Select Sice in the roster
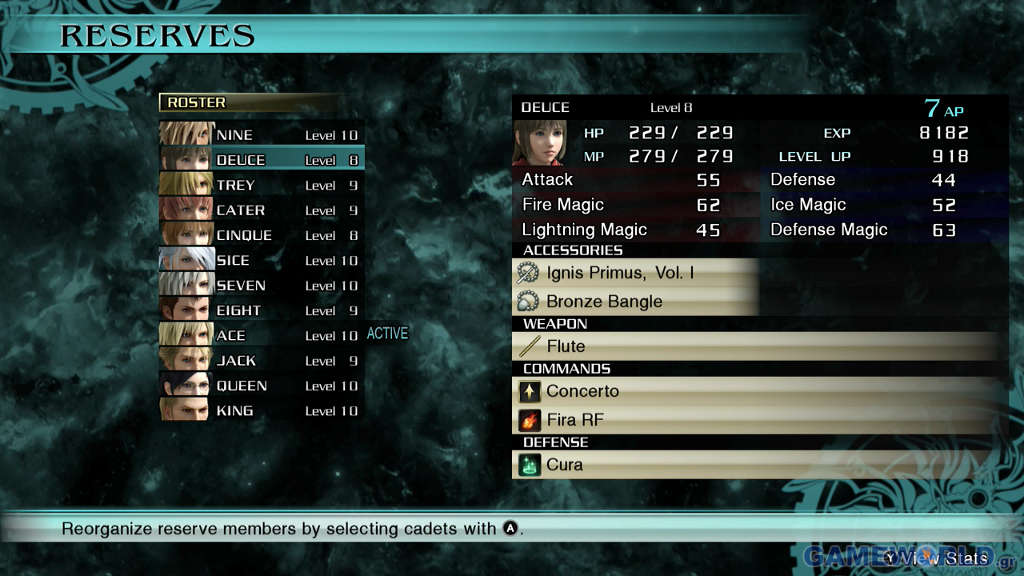Image resolution: width=1024 pixels, height=576 pixels. pyautogui.click(x=262, y=260)
